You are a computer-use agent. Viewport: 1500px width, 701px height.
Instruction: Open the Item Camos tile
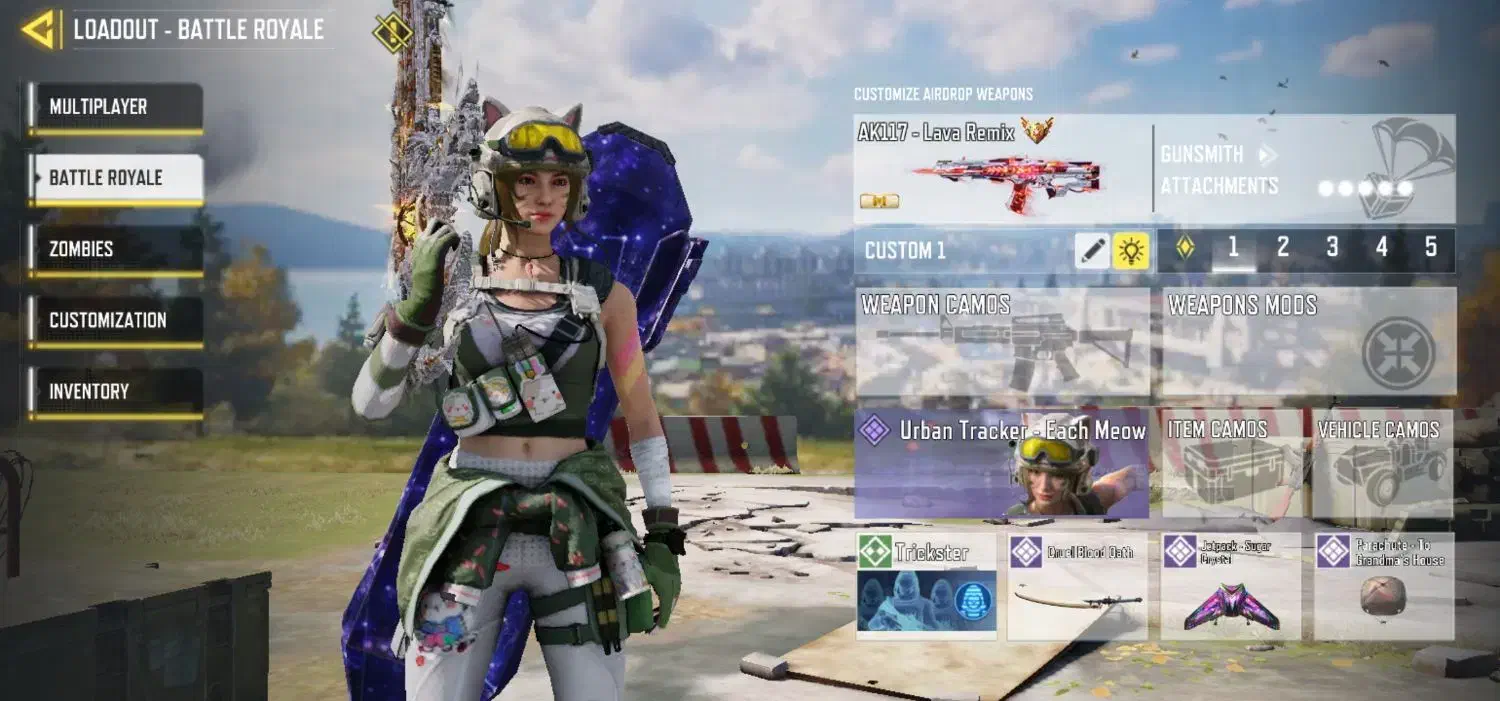[x=1231, y=463]
